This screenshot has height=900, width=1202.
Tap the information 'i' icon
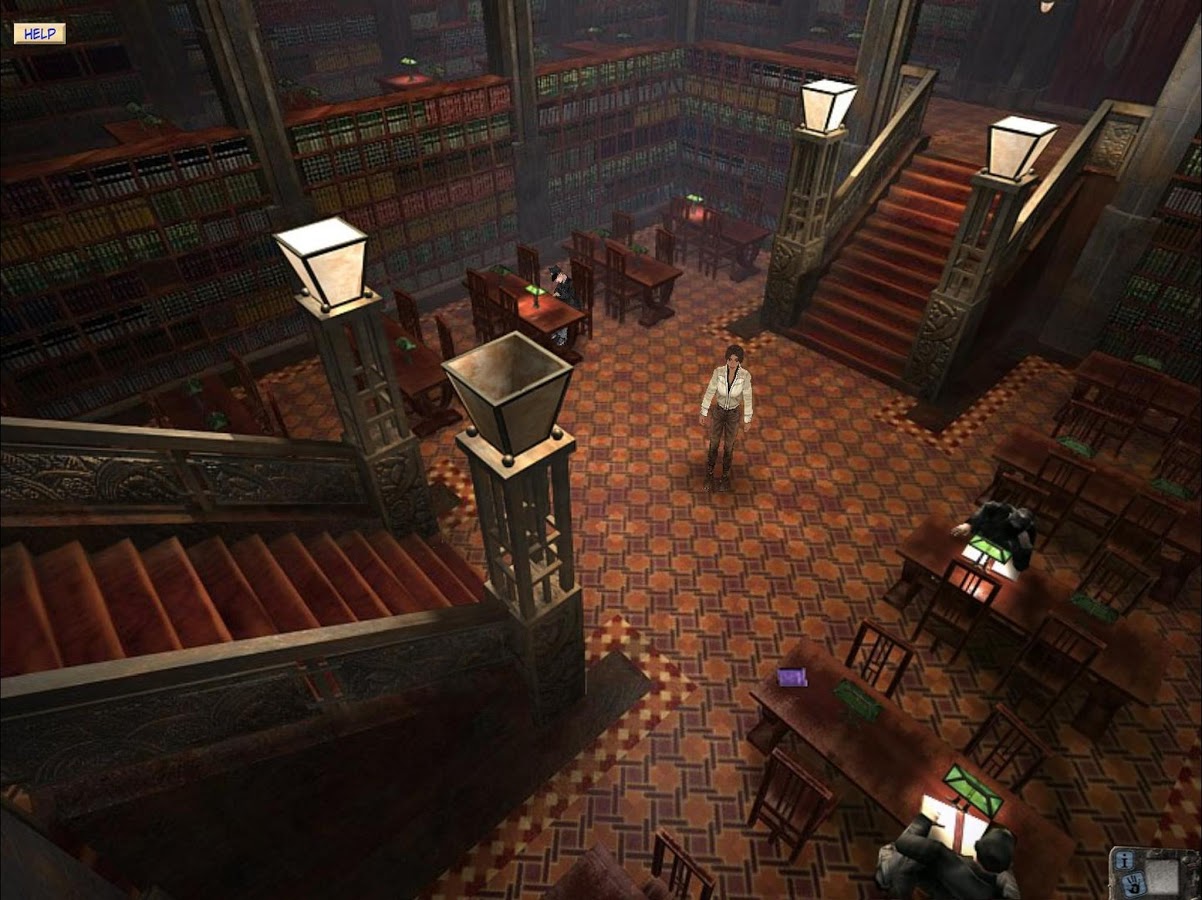(x=1124, y=861)
